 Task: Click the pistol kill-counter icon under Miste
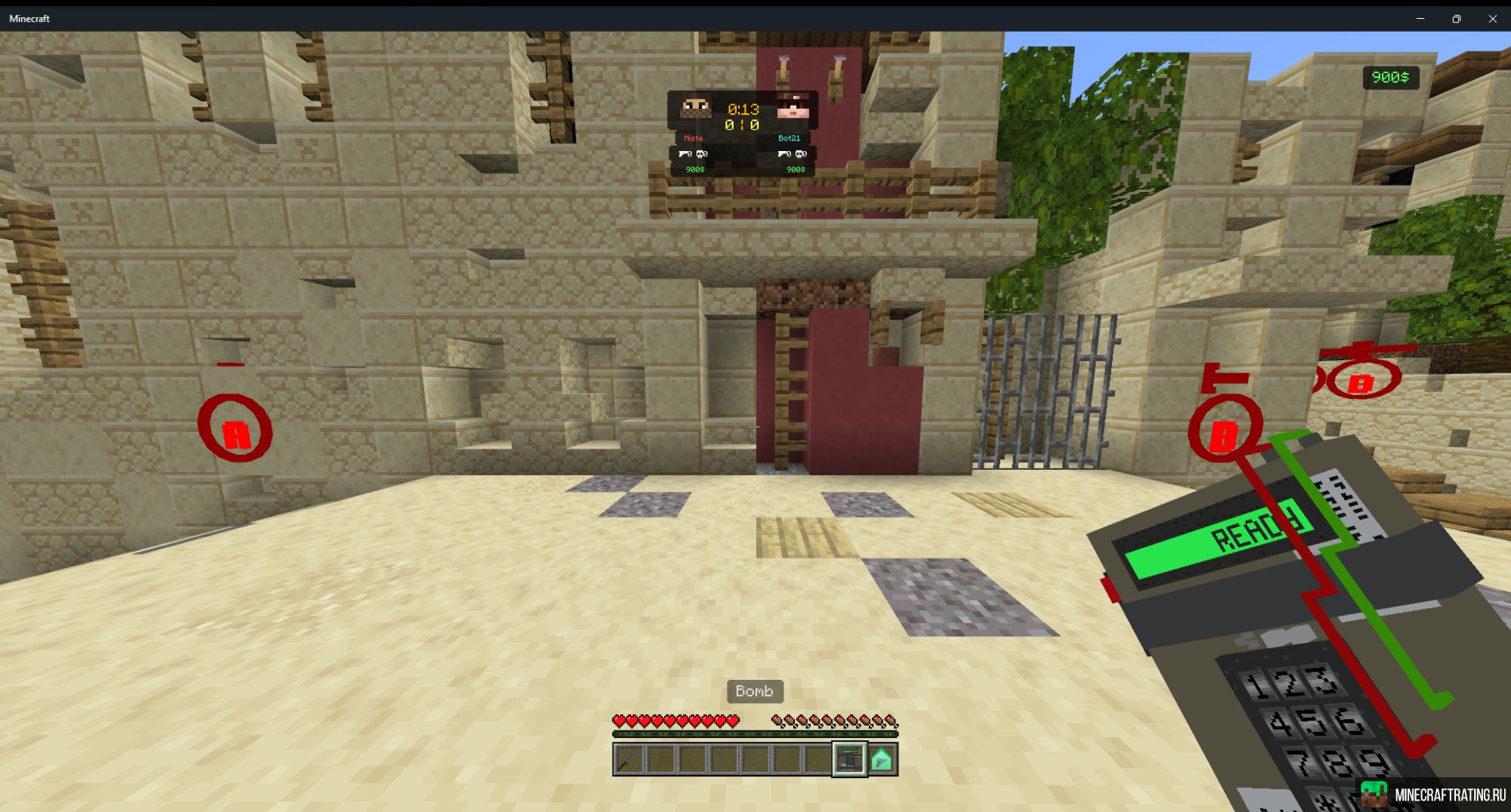point(684,154)
